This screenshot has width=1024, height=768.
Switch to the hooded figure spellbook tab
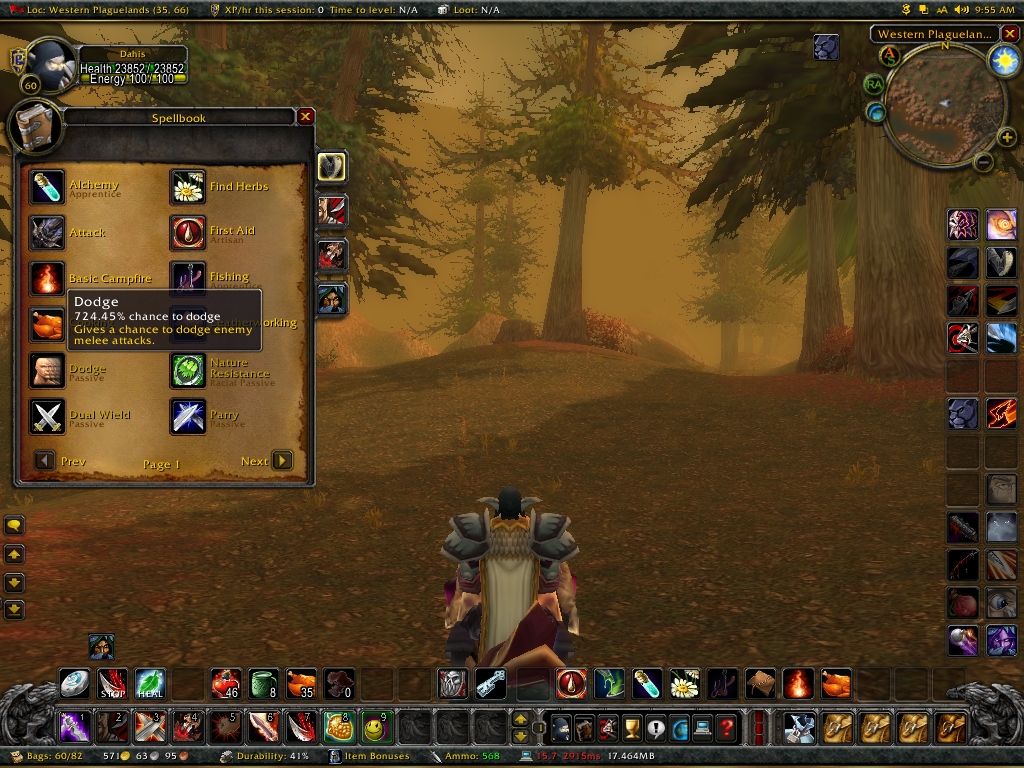[332, 298]
